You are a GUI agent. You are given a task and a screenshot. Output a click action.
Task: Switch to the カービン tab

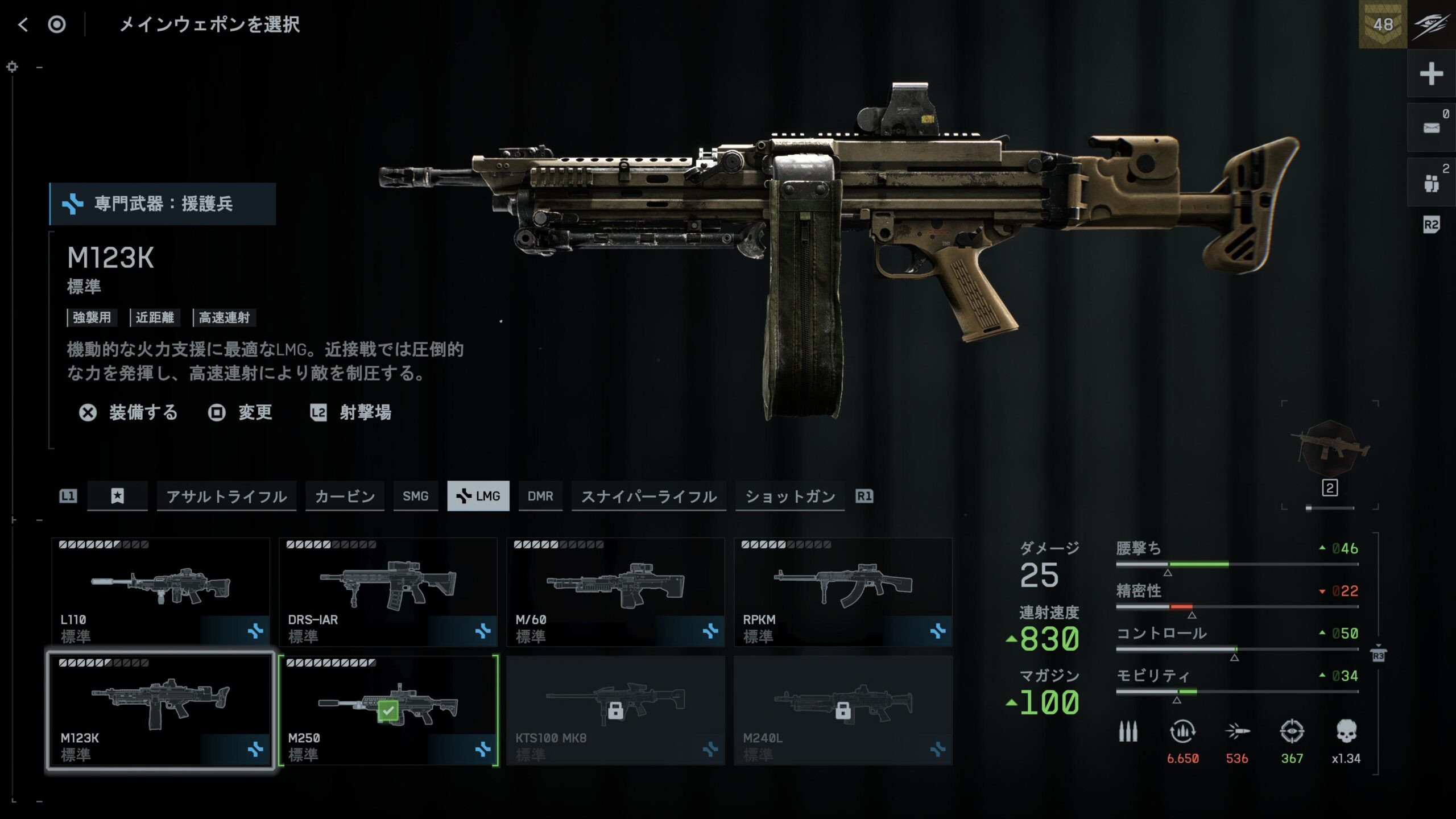345,496
